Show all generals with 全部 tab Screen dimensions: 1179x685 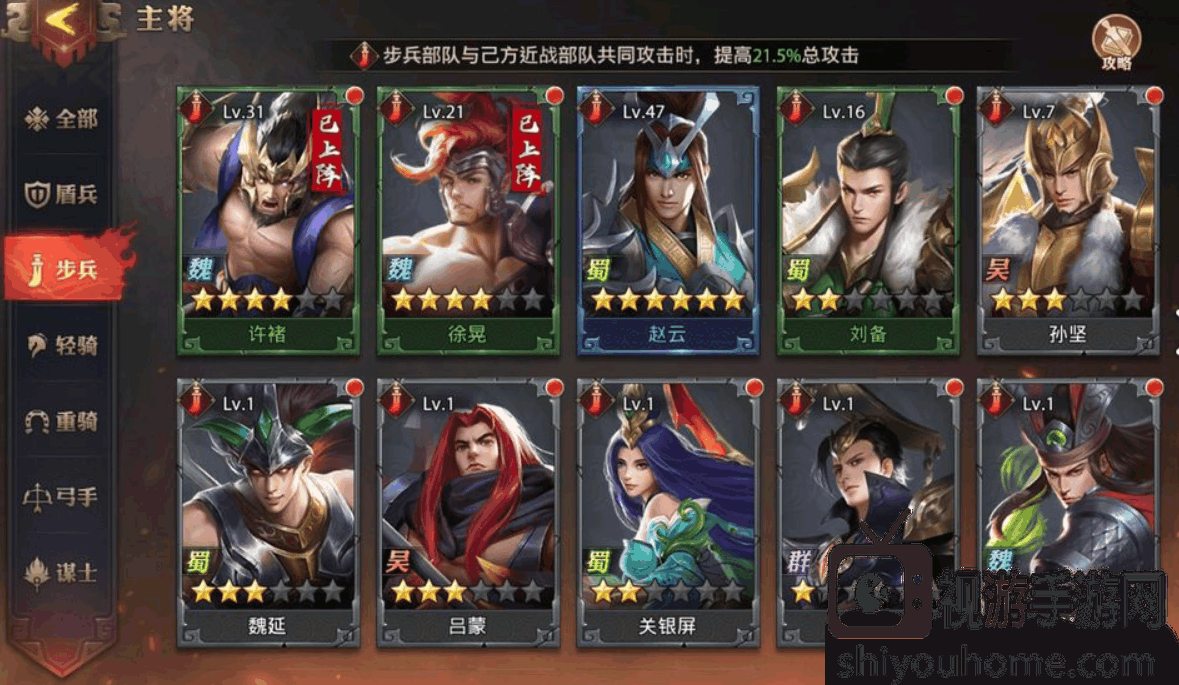click(x=62, y=119)
